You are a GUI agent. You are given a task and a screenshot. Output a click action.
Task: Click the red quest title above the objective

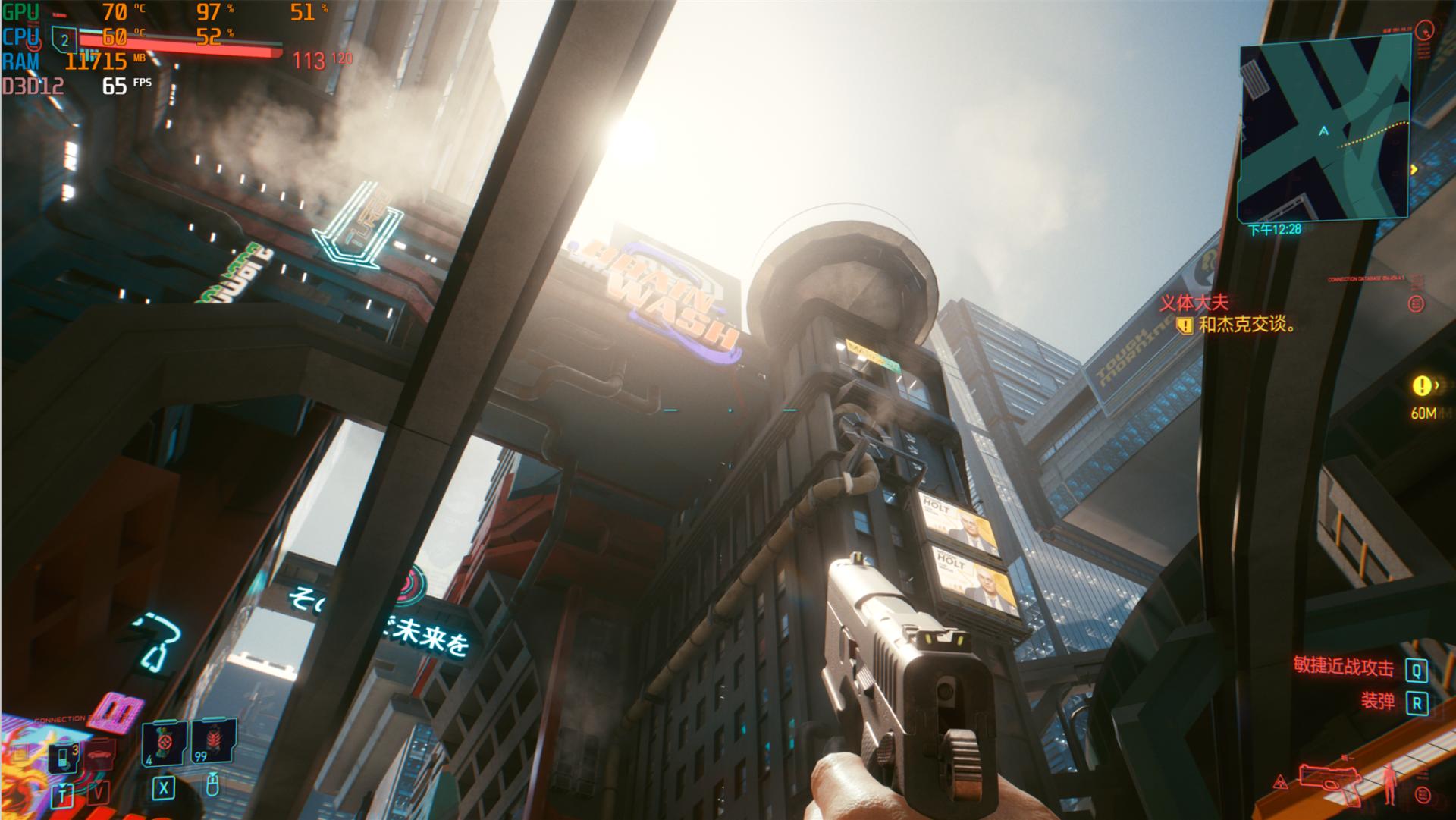coord(1194,303)
